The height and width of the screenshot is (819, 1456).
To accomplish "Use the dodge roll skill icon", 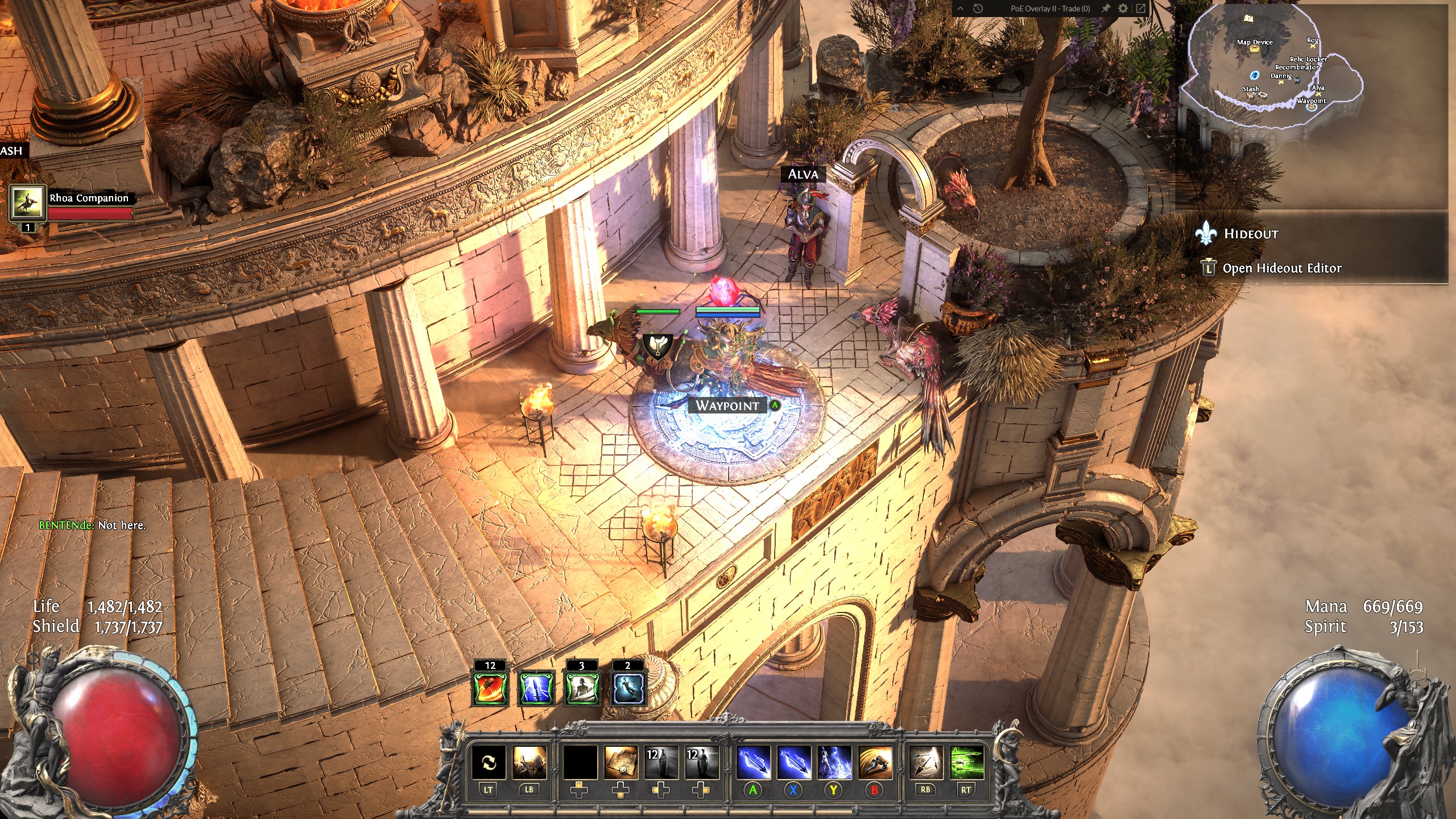I will [x=874, y=762].
